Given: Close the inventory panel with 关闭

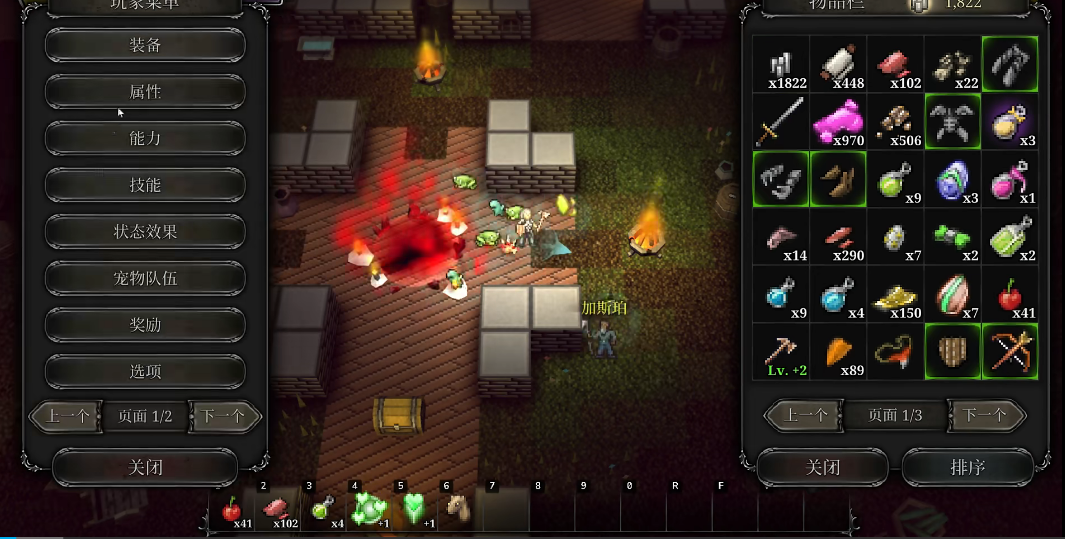Looking at the screenshot, I should tap(822, 467).
